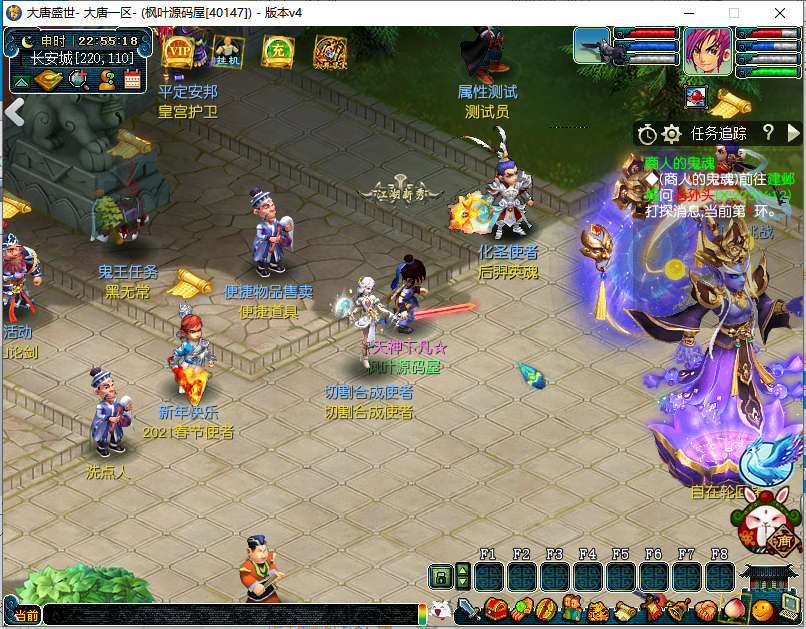This screenshot has height=629, width=806.
Task: Click the 挂机 auto-battle icon
Action: (x=228, y=50)
